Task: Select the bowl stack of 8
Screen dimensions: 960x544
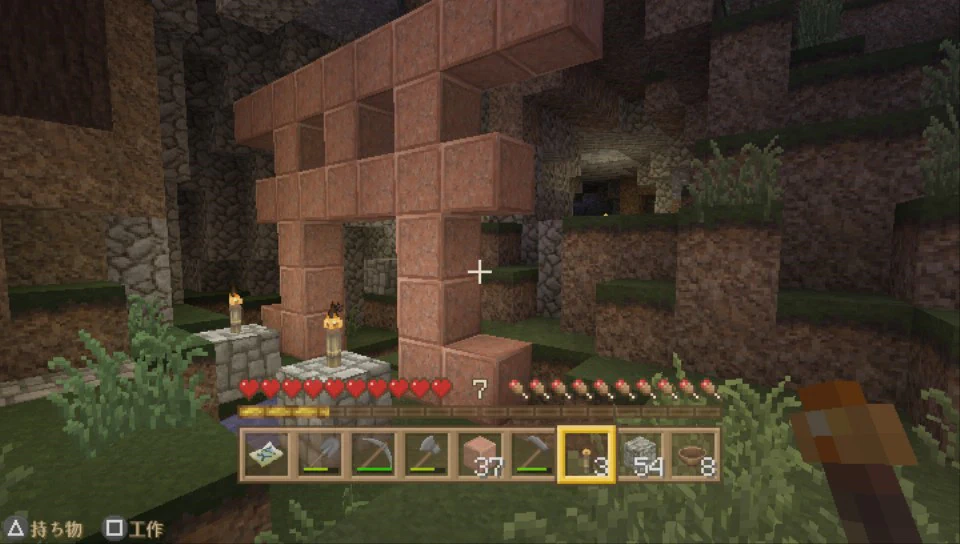Action: coord(694,455)
